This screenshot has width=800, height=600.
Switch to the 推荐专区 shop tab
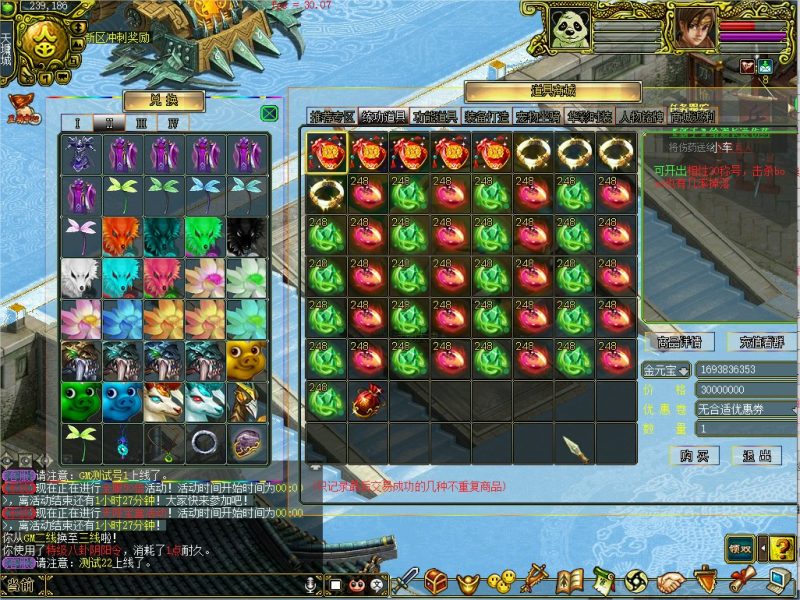pyautogui.click(x=331, y=117)
